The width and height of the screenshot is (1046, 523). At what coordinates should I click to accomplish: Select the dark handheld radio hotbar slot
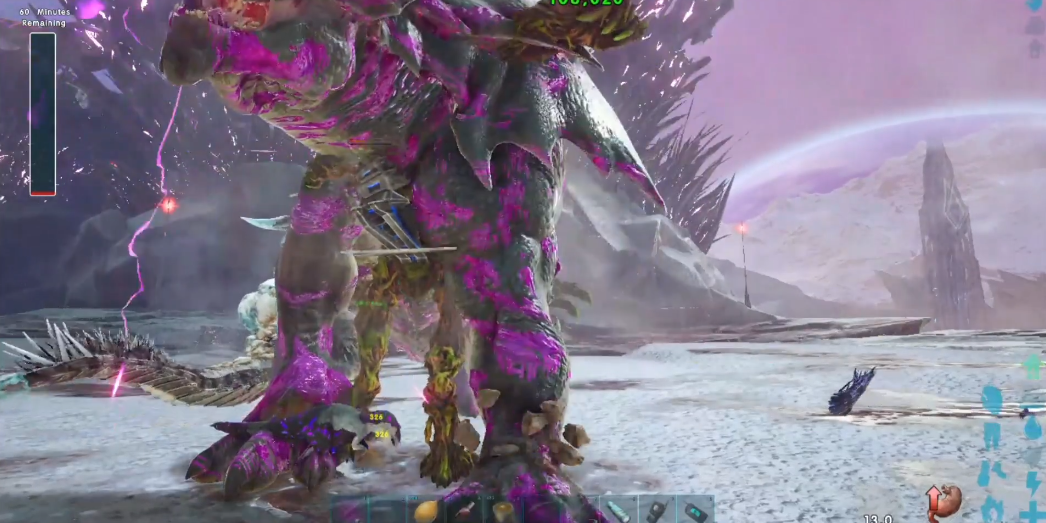click(x=656, y=511)
